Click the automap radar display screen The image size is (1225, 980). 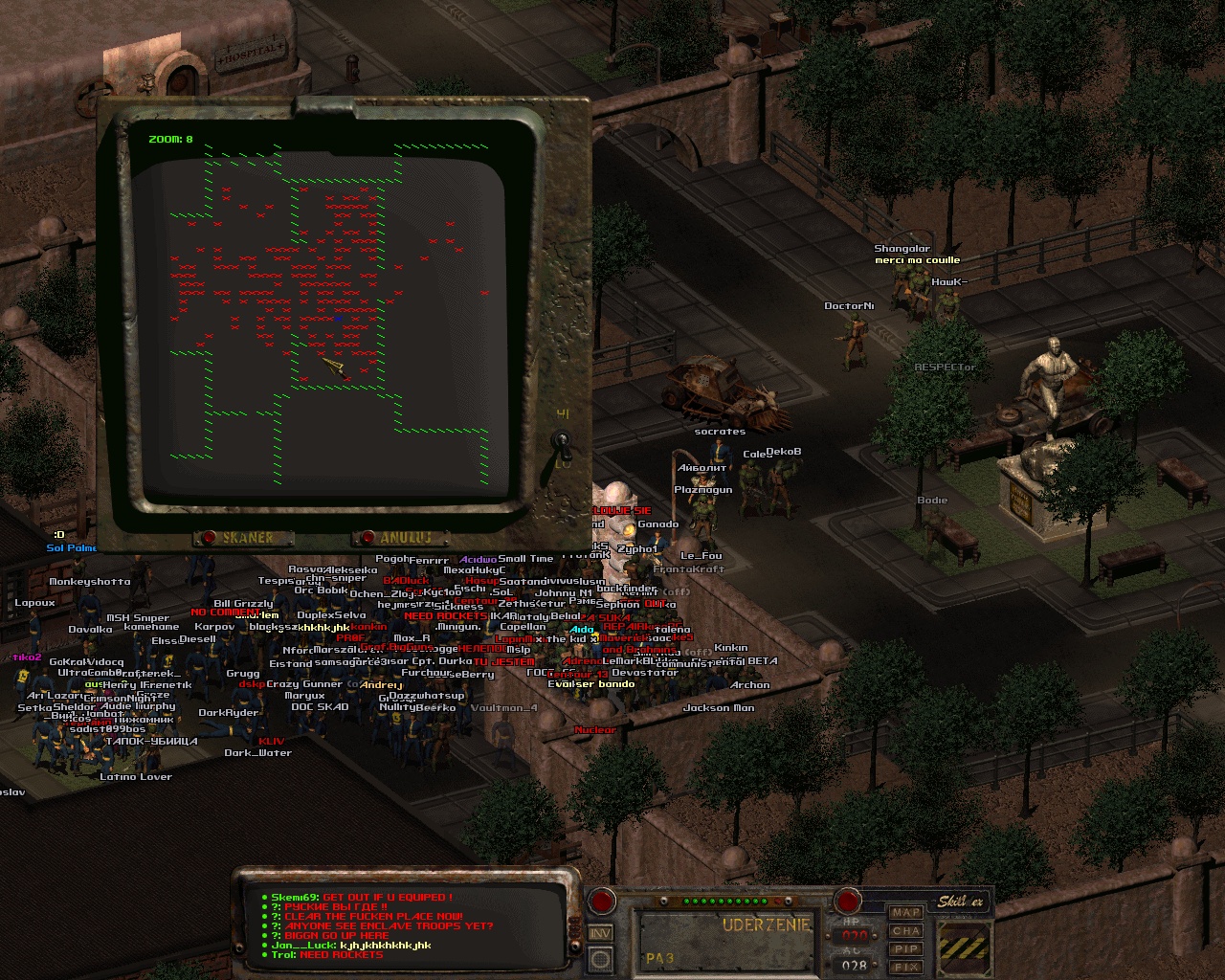(x=325, y=306)
